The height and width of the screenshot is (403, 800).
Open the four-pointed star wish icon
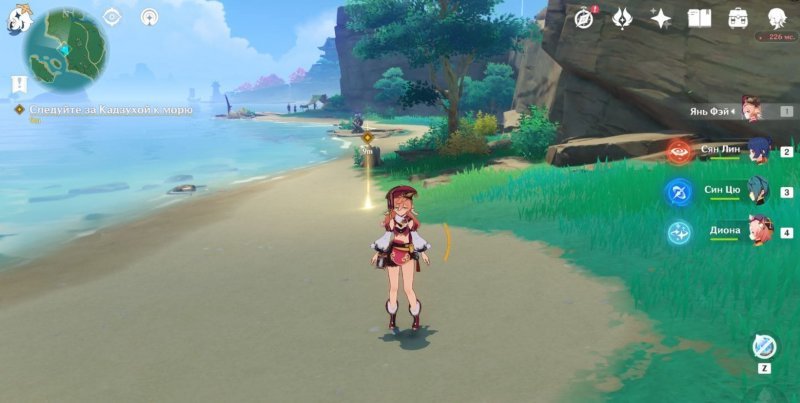[x=660, y=17]
